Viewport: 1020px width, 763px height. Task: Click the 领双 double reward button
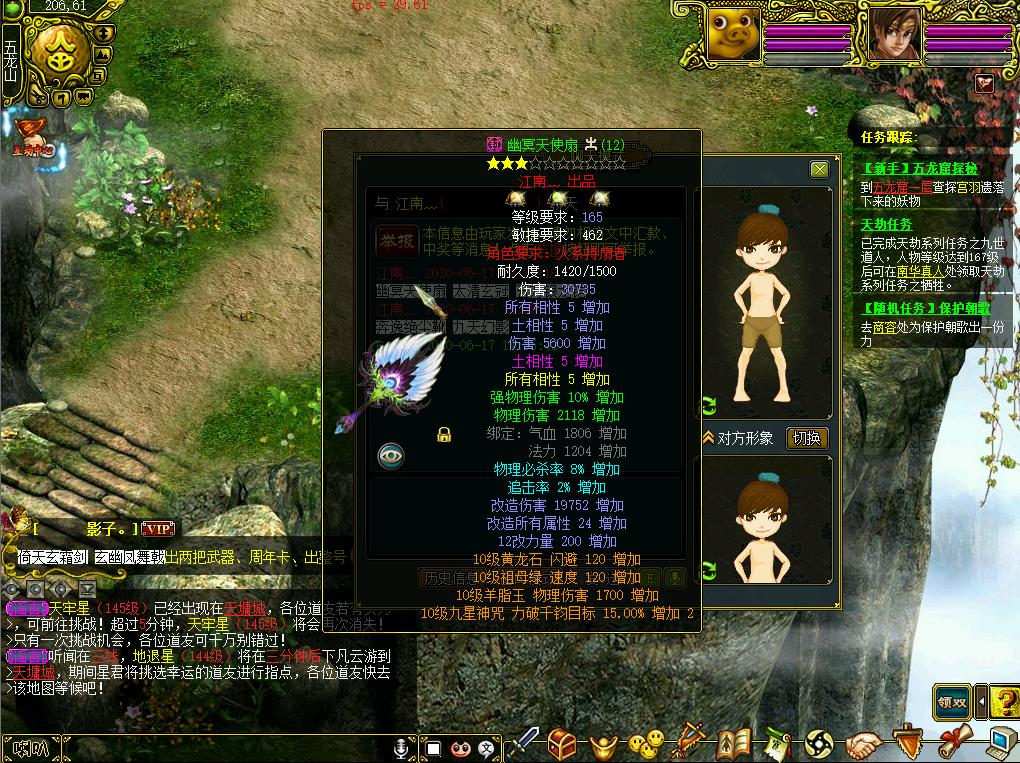(955, 701)
